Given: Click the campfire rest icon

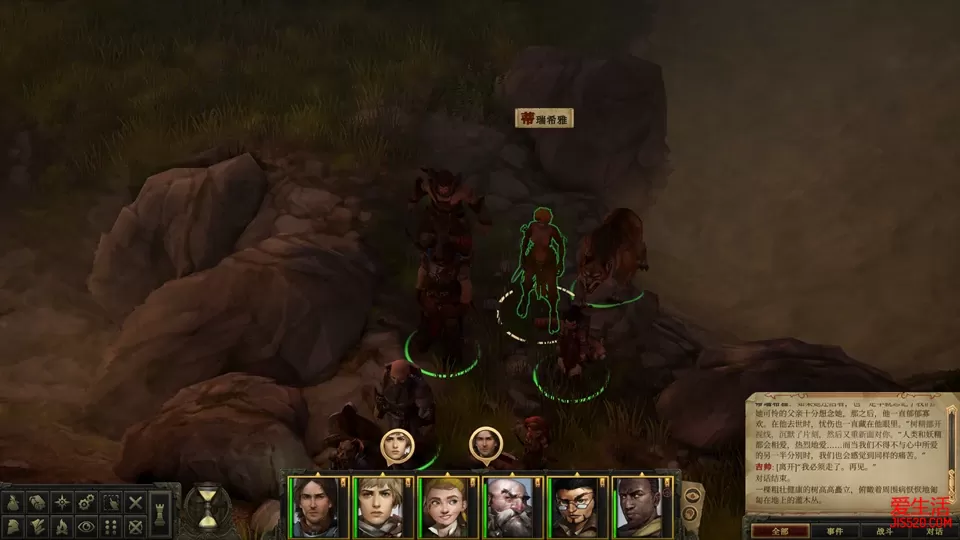Looking at the screenshot, I should point(62,526).
